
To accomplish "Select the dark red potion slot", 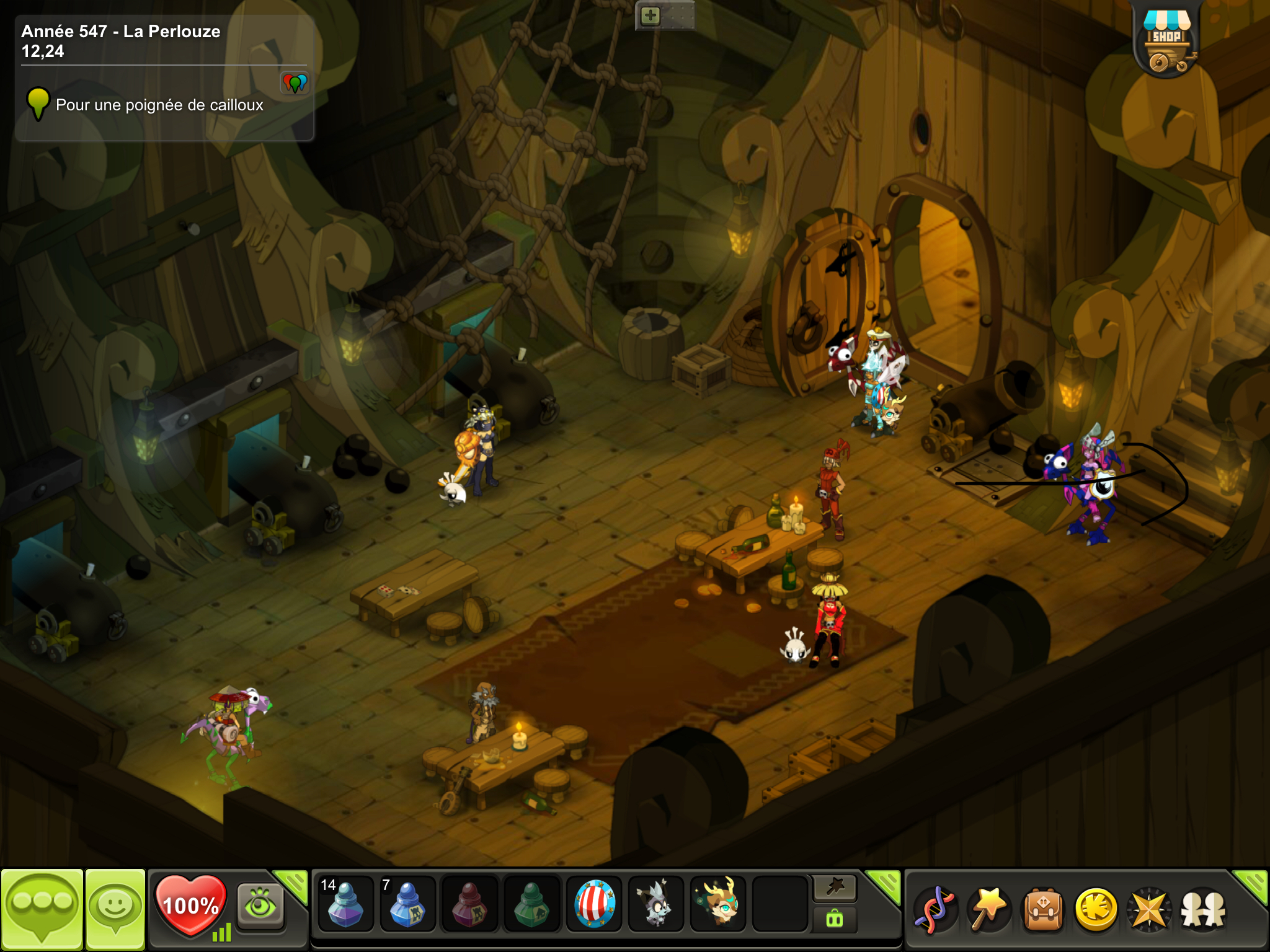I will (x=469, y=904).
